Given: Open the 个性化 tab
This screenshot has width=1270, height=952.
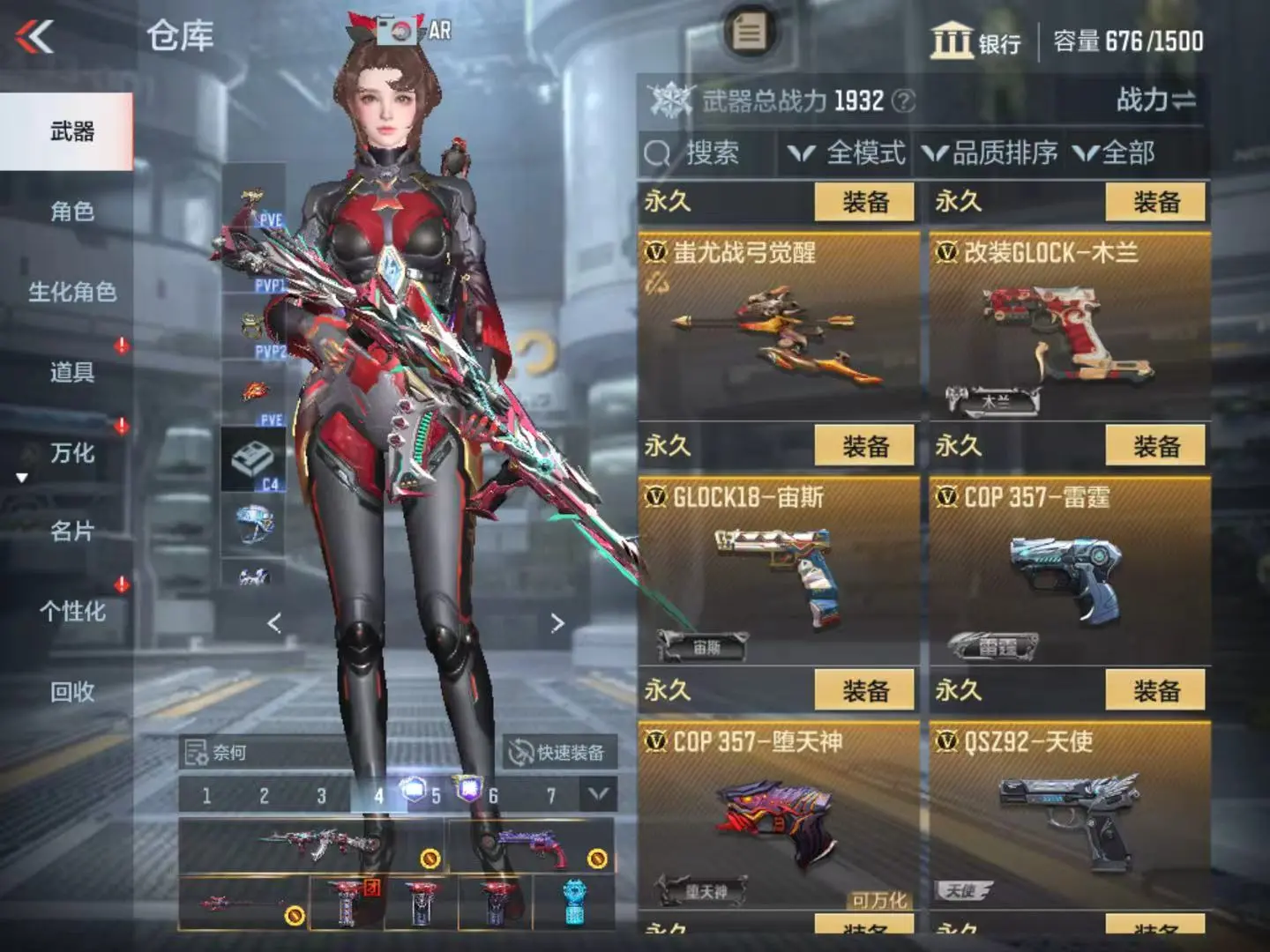Looking at the screenshot, I should tap(71, 612).
